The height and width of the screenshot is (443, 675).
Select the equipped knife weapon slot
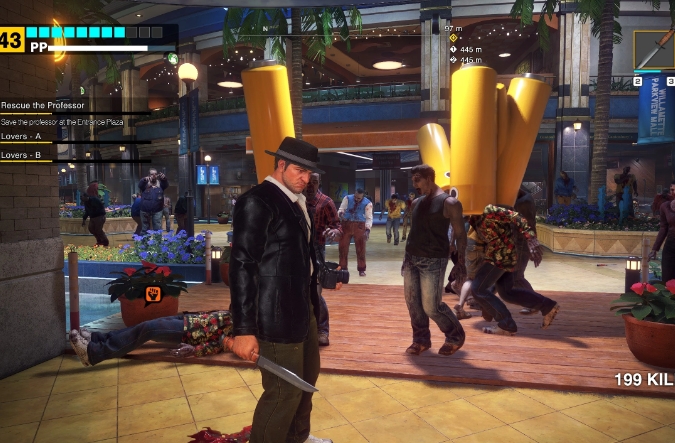652,47
